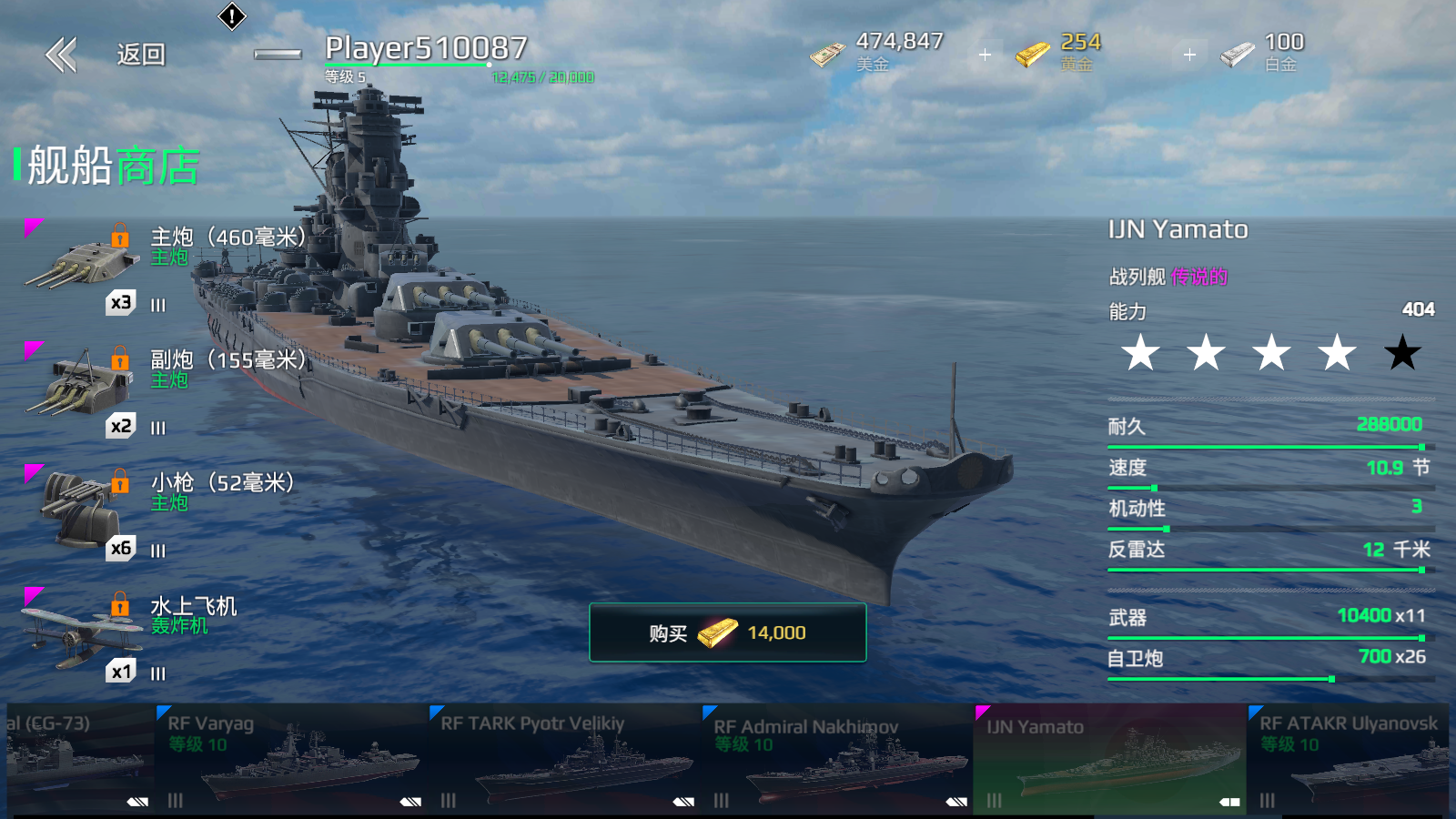
Task: Choose the IJN Yamato ship card
Action: coord(1110,759)
